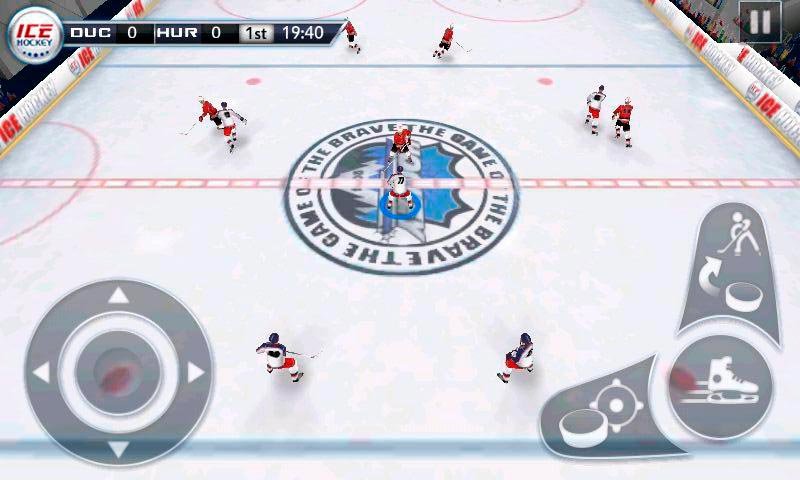The width and height of the screenshot is (800, 480).
Task: Tap the left arrow on the virtual joystick
Action: coord(41,373)
